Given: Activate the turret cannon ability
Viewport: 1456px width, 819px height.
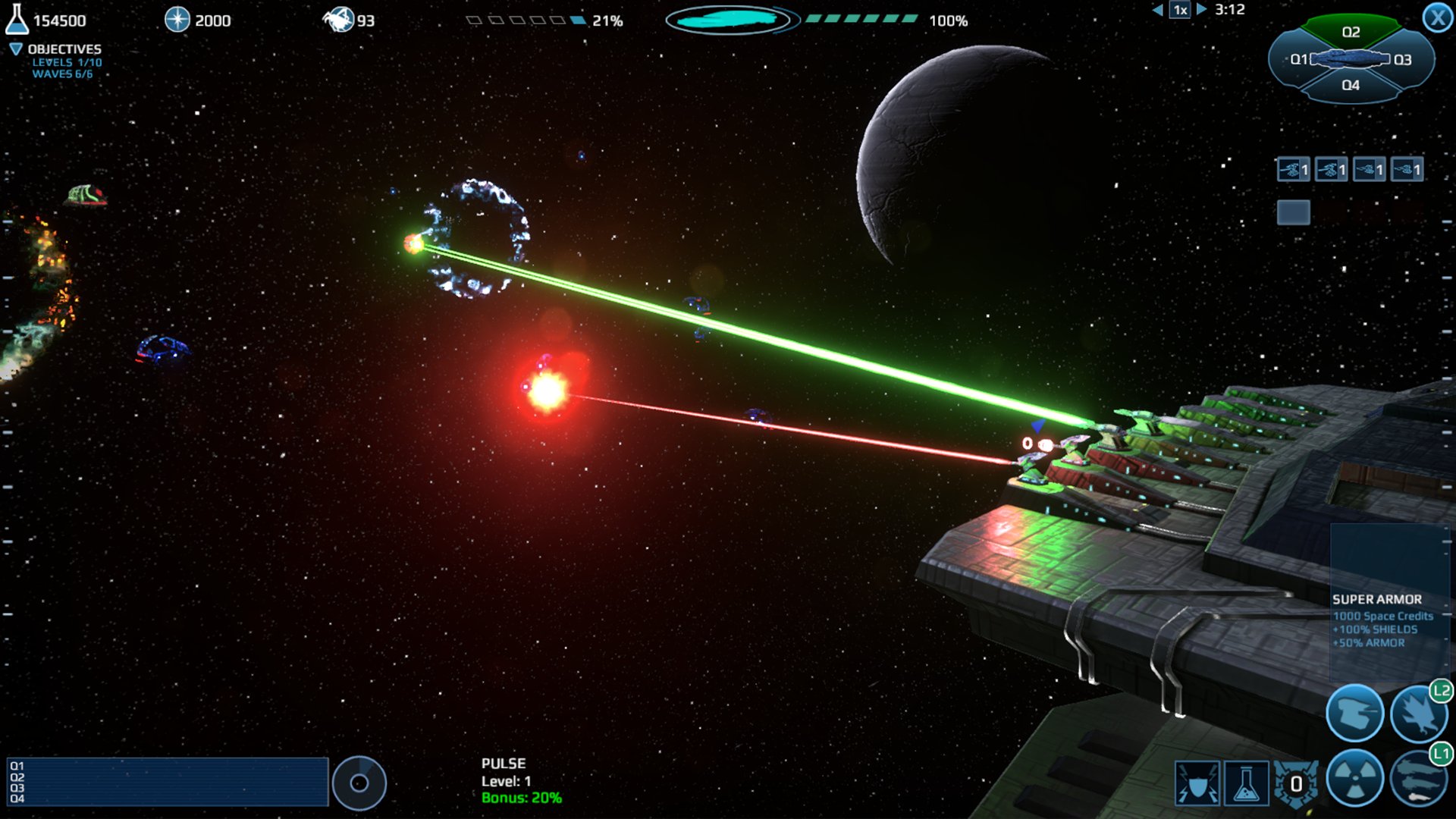Looking at the screenshot, I should click(1354, 713).
